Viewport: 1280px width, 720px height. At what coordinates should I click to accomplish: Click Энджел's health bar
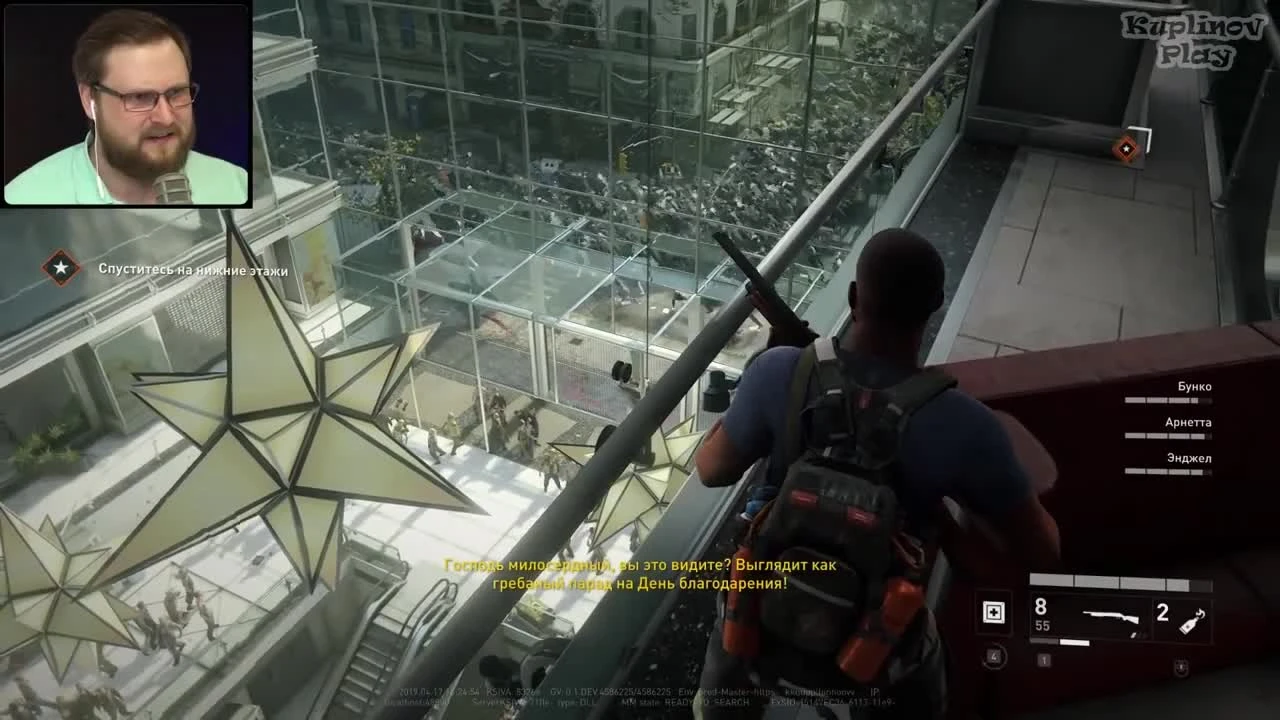pyautogui.click(x=1170, y=471)
